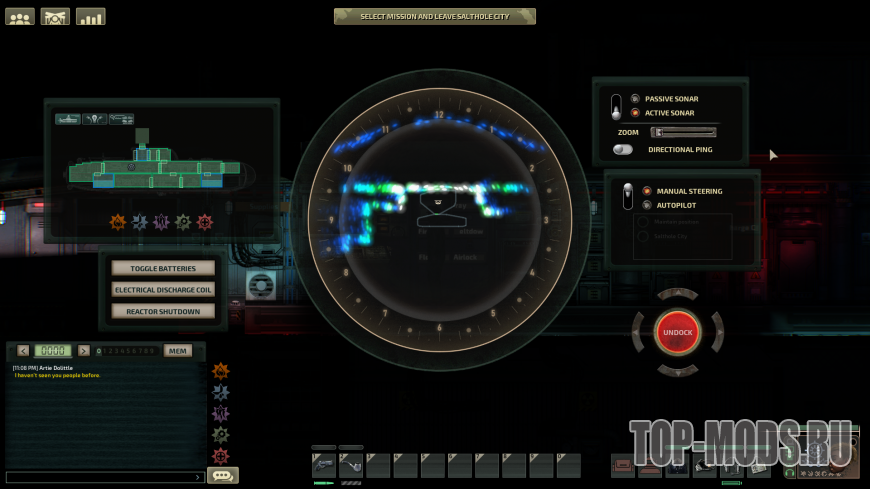Adjust the sonar Zoom slider
870x489 pixels.
pos(683,131)
